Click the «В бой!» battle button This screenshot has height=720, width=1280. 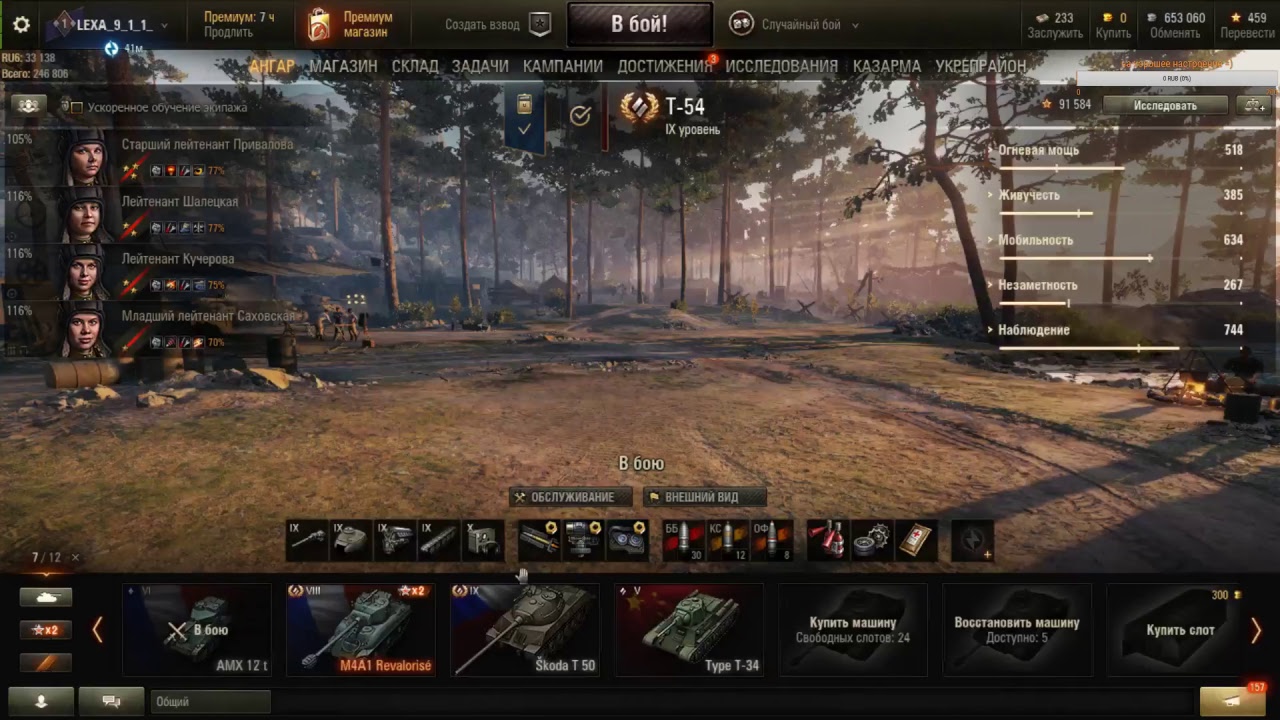(x=639, y=24)
